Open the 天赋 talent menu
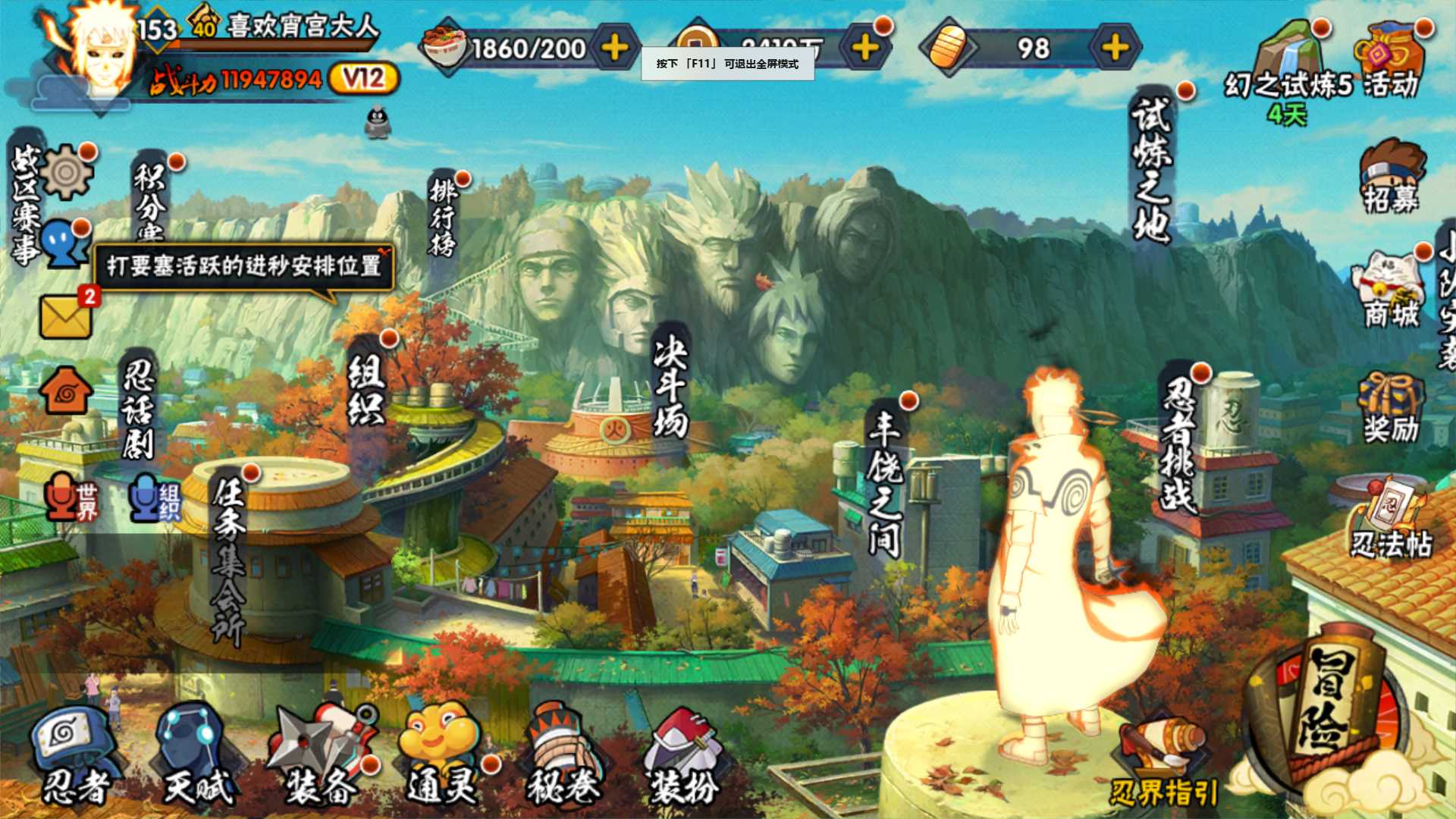This screenshot has width=1456, height=819. (196, 755)
